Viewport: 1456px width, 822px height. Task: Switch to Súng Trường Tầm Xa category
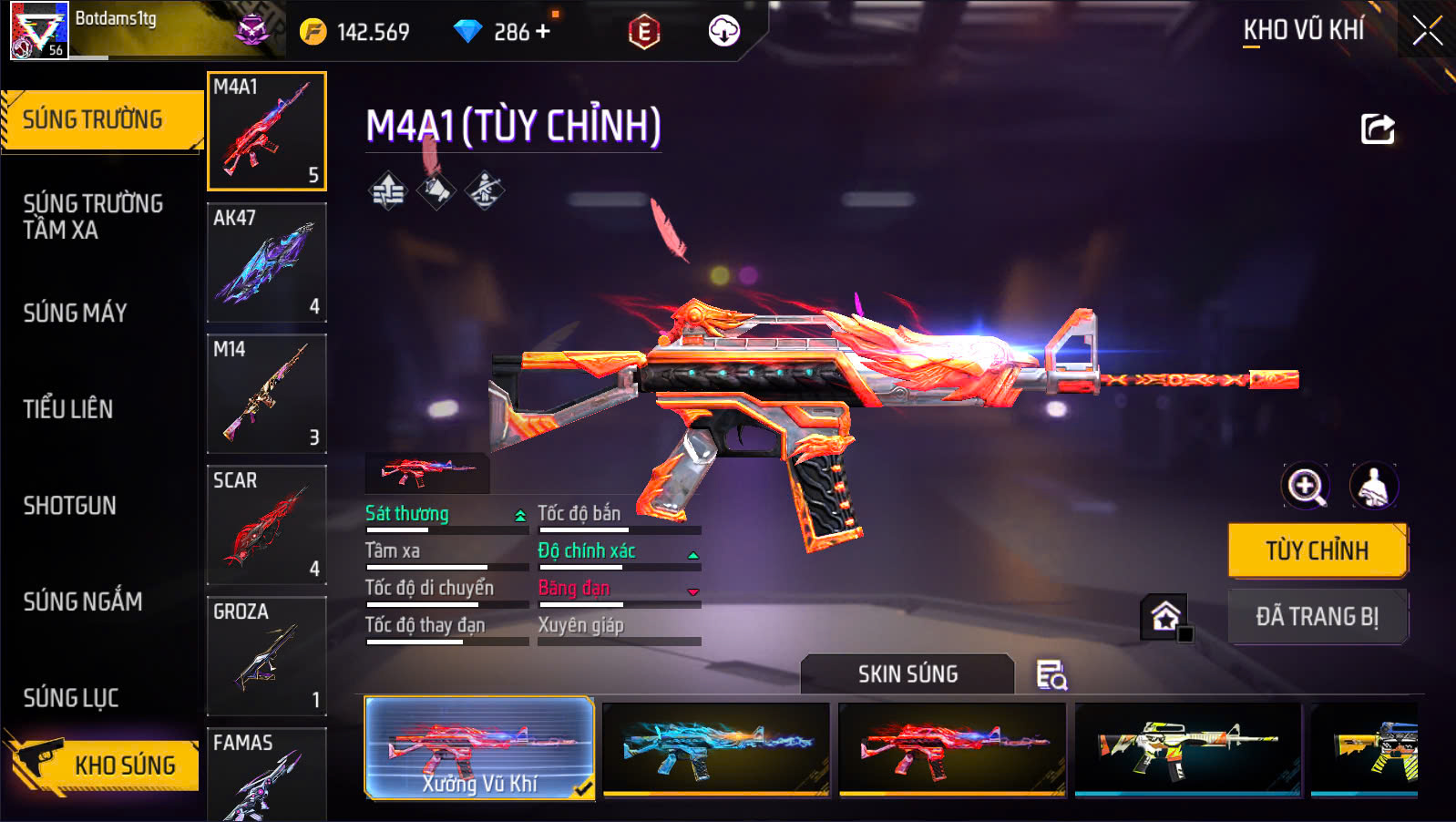[93, 217]
